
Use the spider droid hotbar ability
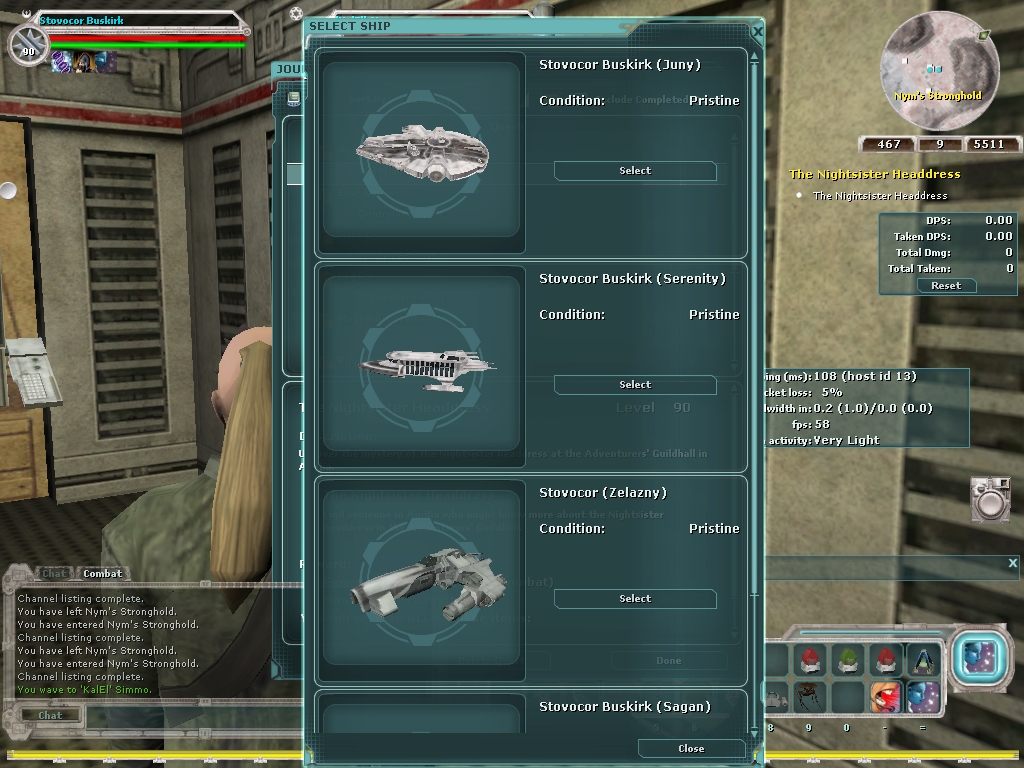pyautogui.click(x=809, y=695)
